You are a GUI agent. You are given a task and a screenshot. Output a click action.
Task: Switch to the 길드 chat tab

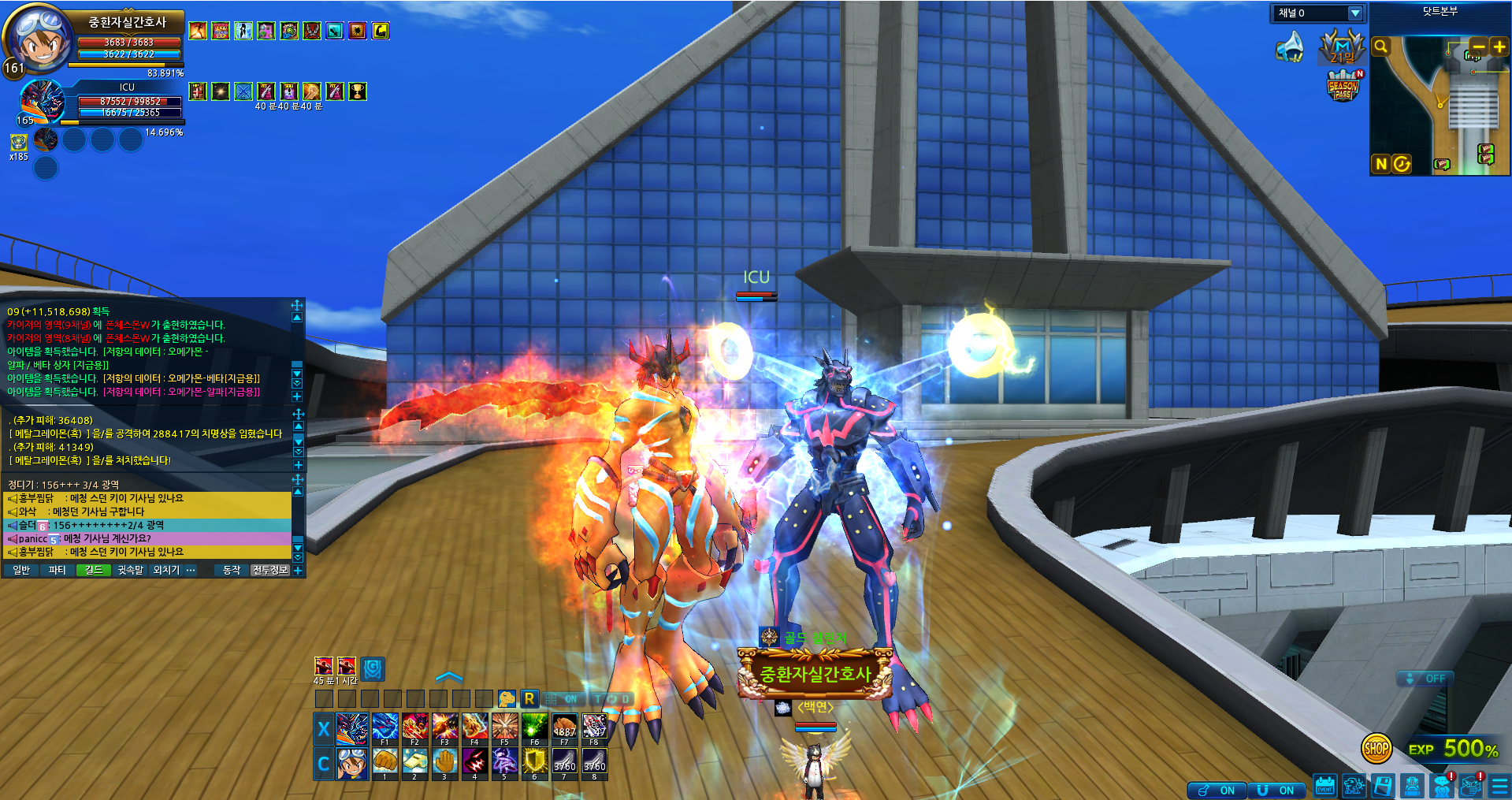(94, 570)
